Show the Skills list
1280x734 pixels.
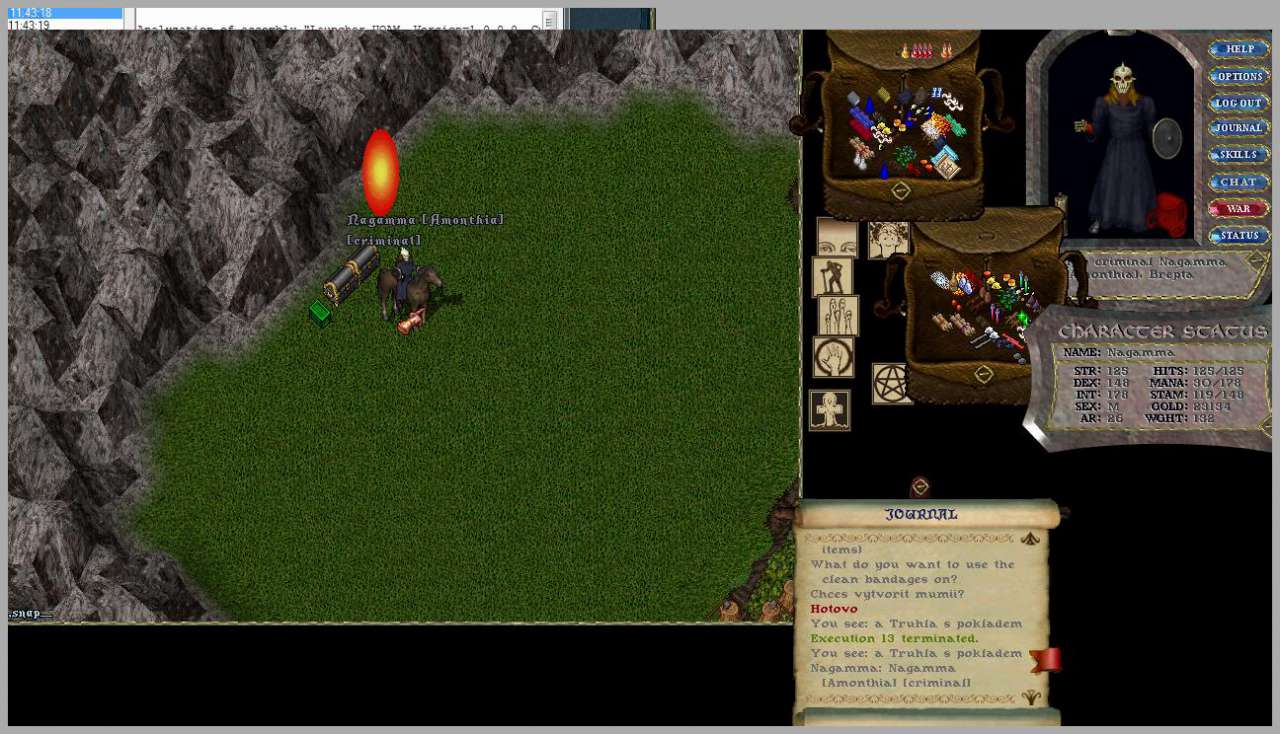[x=1239, y=155]
